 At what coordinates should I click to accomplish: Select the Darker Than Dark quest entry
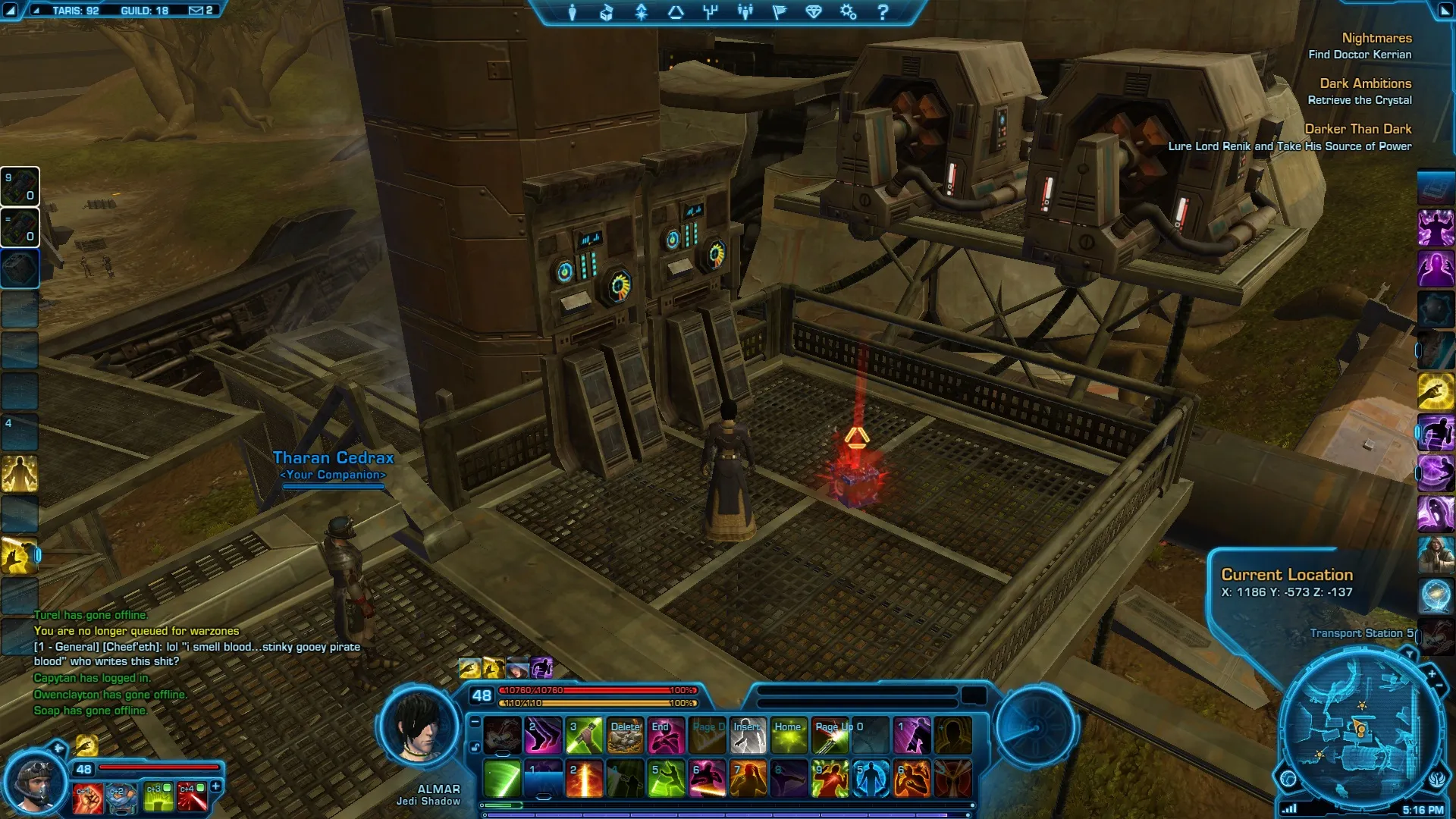(x=1357, y=129)
